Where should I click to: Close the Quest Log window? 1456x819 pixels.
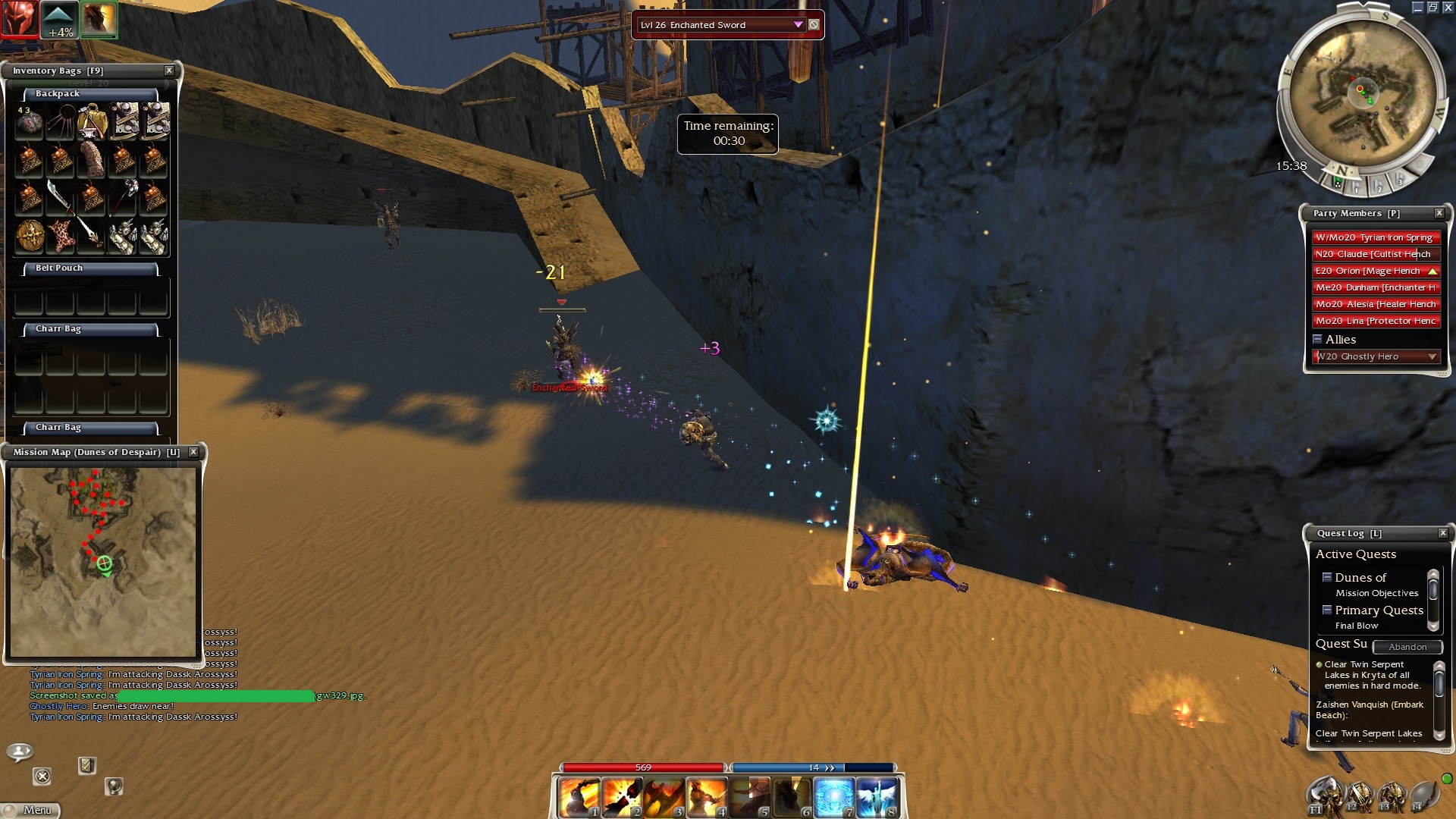click(1443, 533)
